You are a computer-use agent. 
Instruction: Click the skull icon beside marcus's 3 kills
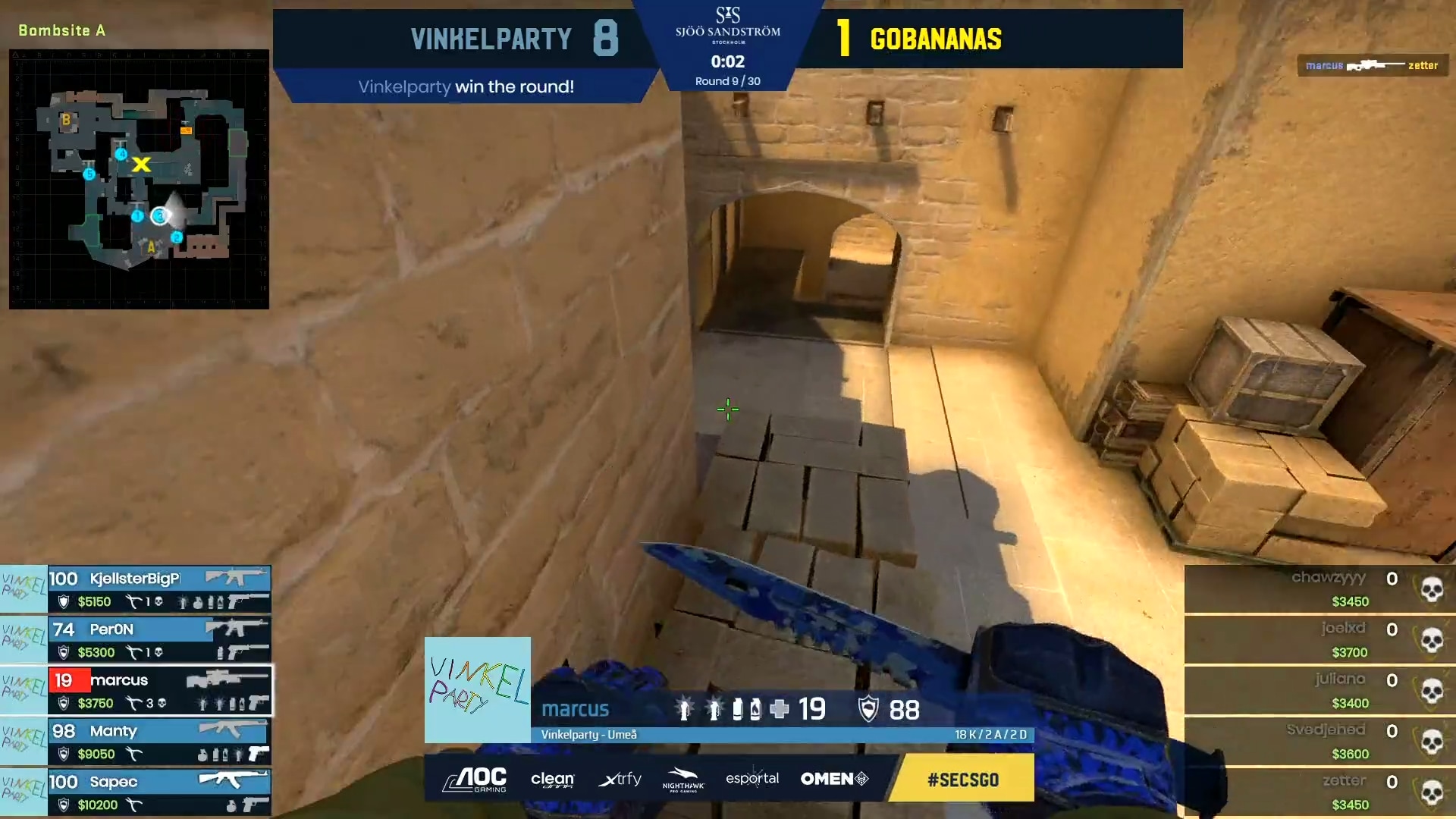point(162,704)
